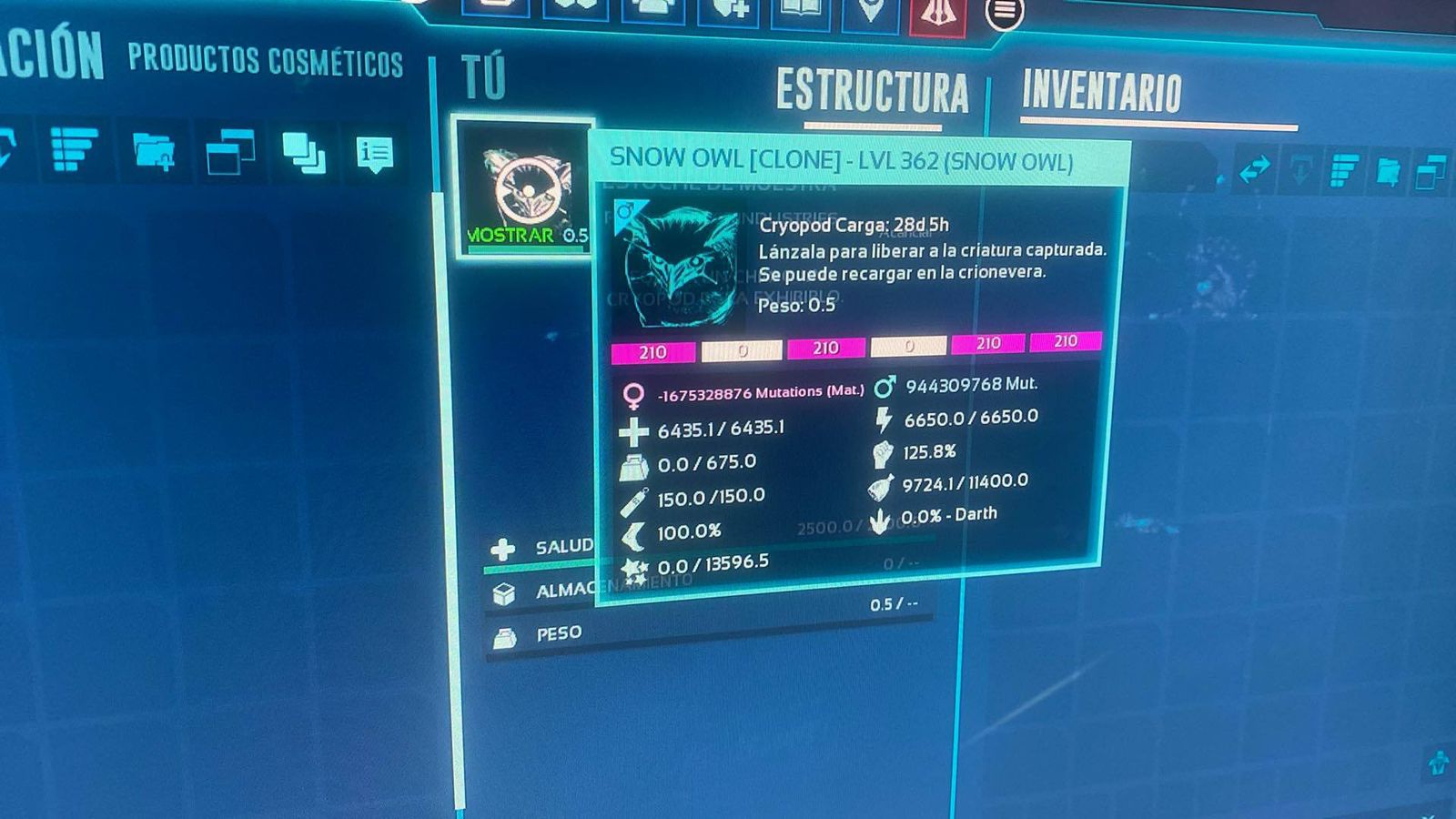Switch to the INVENTARIO tab
Viewport: 1456px width, 819px height.
pyautogui.click(x=1103, y=88)
